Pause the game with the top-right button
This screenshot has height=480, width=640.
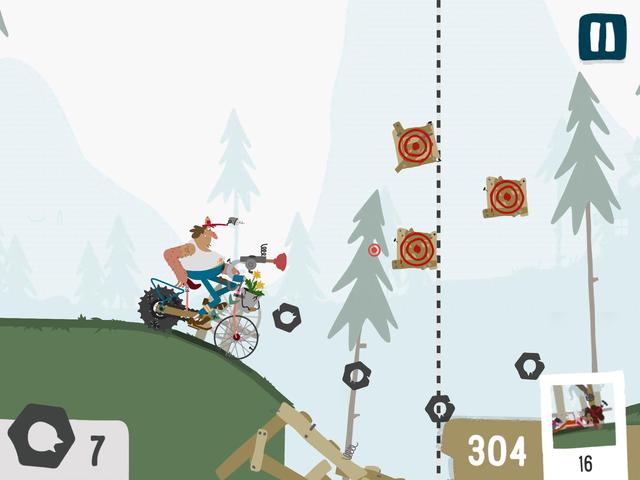(x=602, y=37)
